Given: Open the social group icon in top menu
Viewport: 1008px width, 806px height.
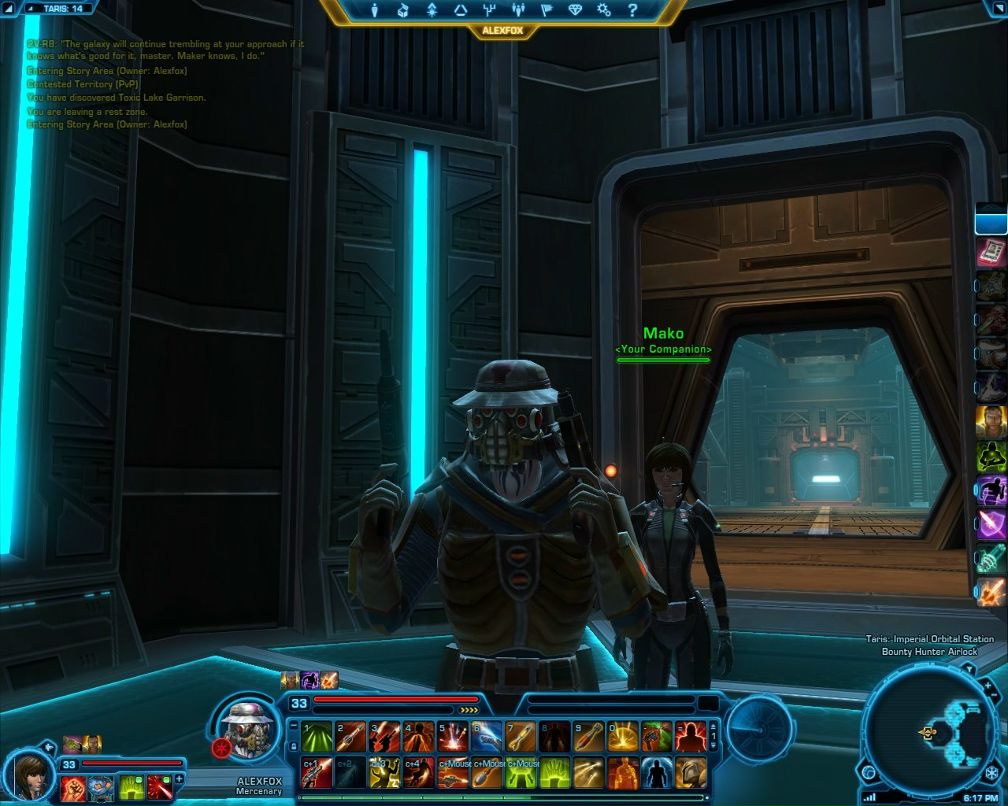Looking at the screenshot, I should coord(518,11).
